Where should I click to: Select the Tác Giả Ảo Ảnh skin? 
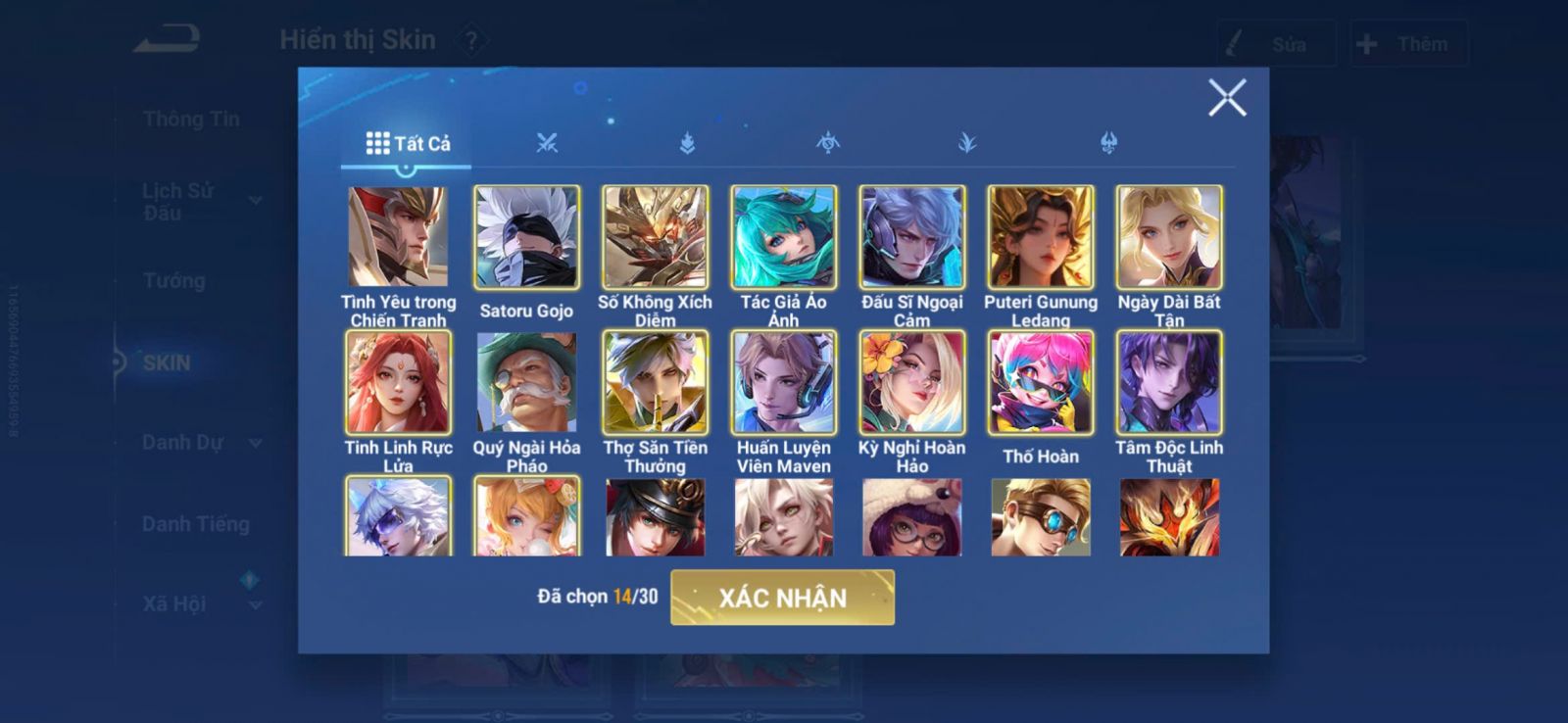click(x=783, y=237)
